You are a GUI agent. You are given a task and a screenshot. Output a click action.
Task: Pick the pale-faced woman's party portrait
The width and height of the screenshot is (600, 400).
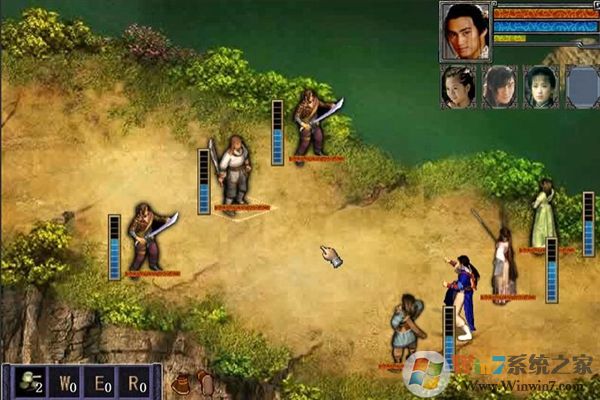point(540,86)
